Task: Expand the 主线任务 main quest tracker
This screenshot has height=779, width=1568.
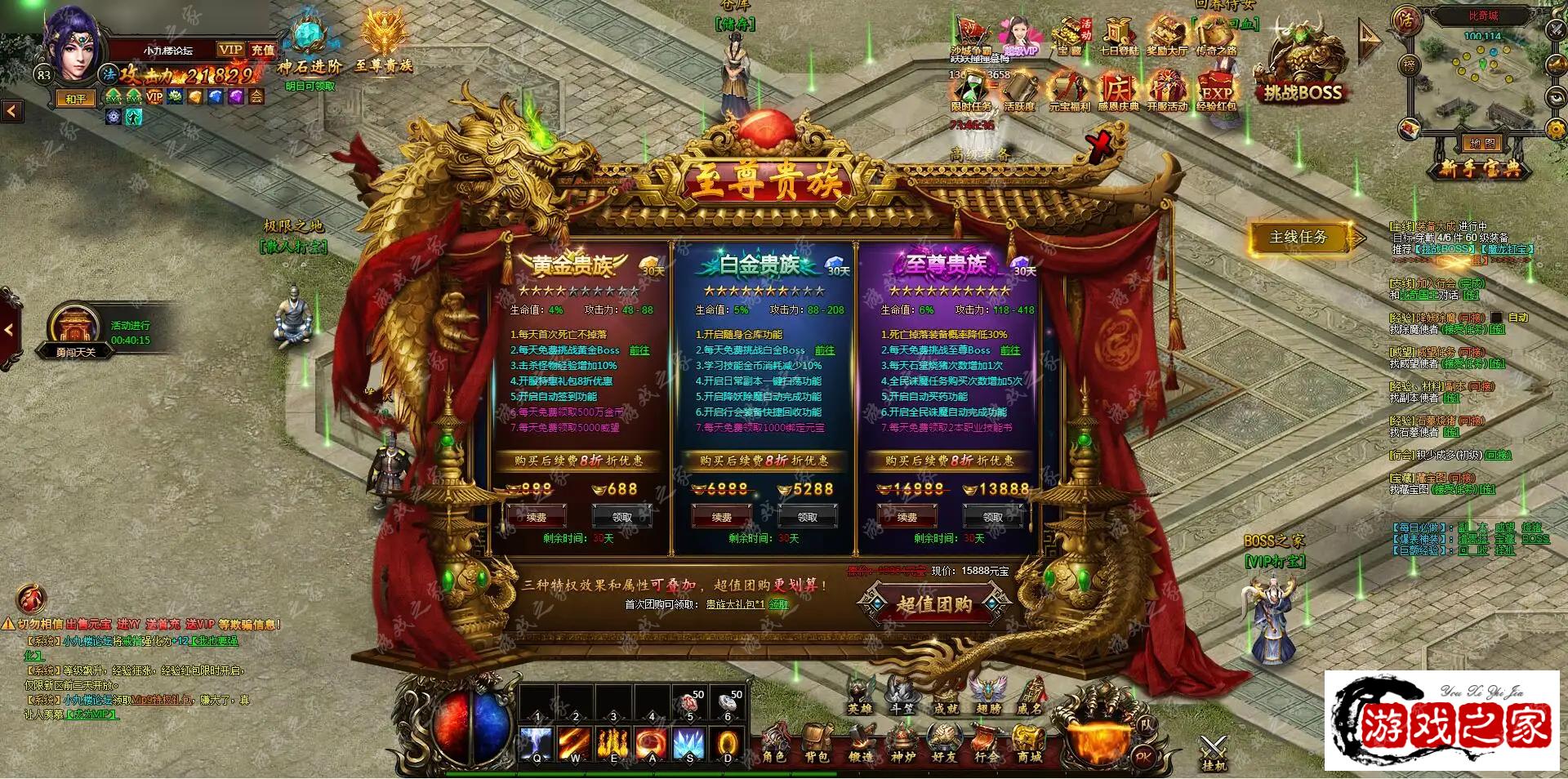Action: (x=1299, y=237)
